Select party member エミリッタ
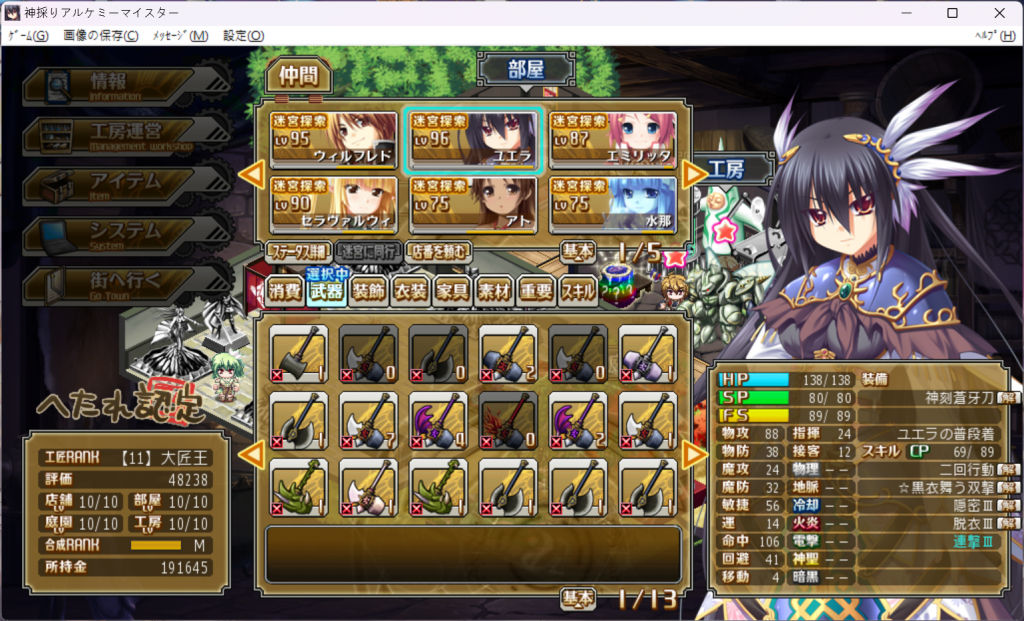 [x=613, y=141]
